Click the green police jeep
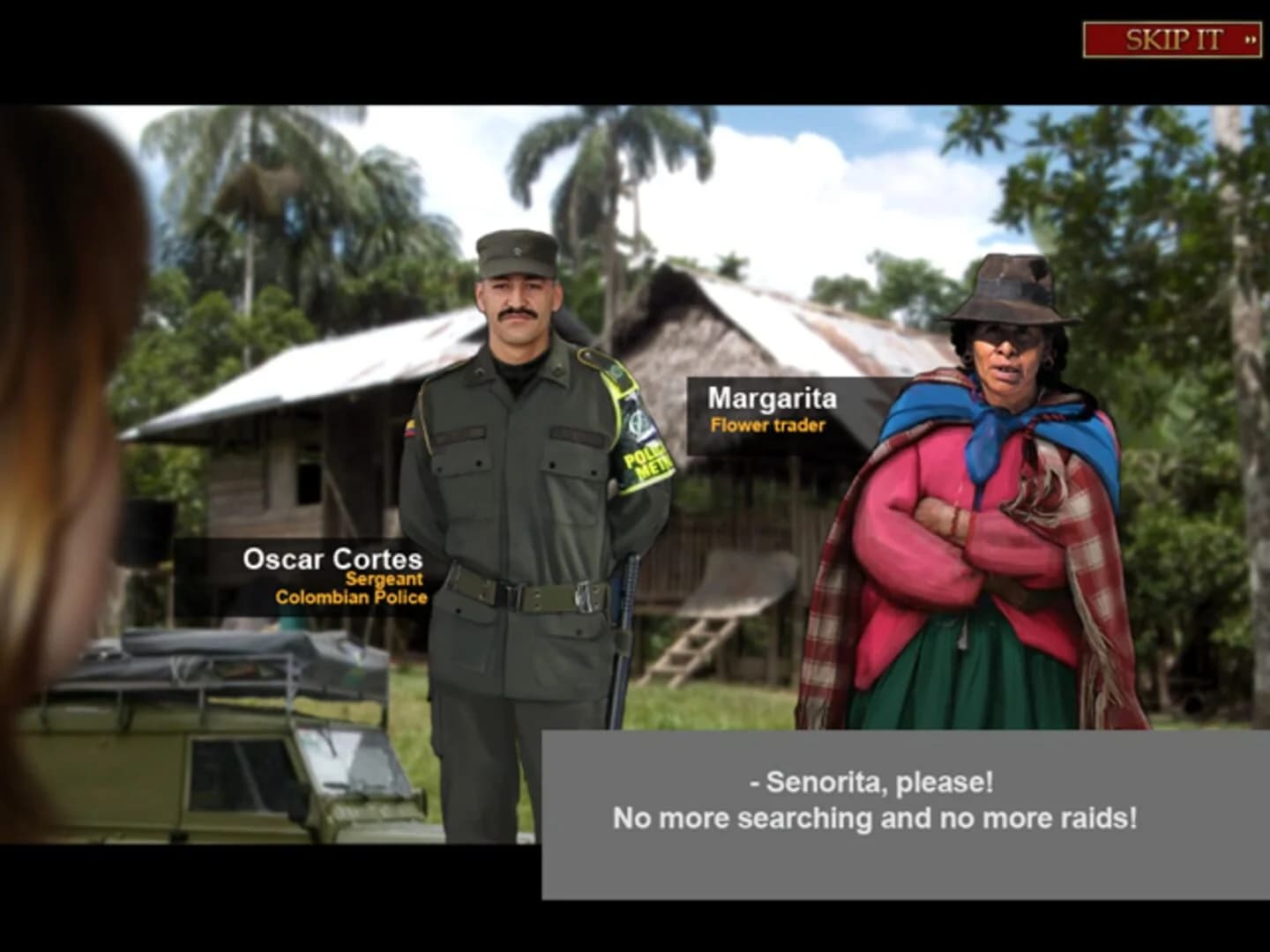1270x952 pixels. click(x=220, y=776)
